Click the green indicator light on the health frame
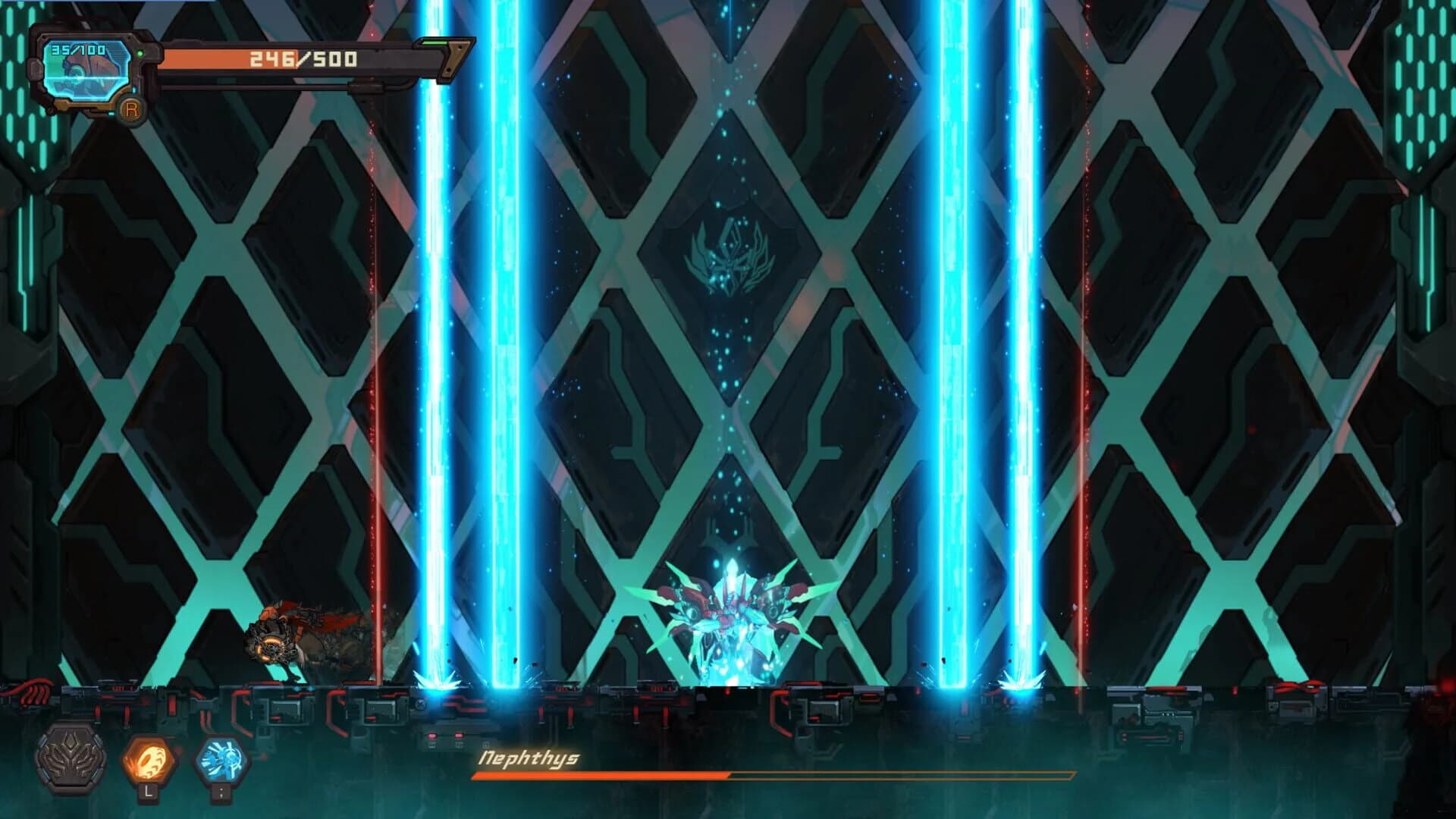 point(139,53)
